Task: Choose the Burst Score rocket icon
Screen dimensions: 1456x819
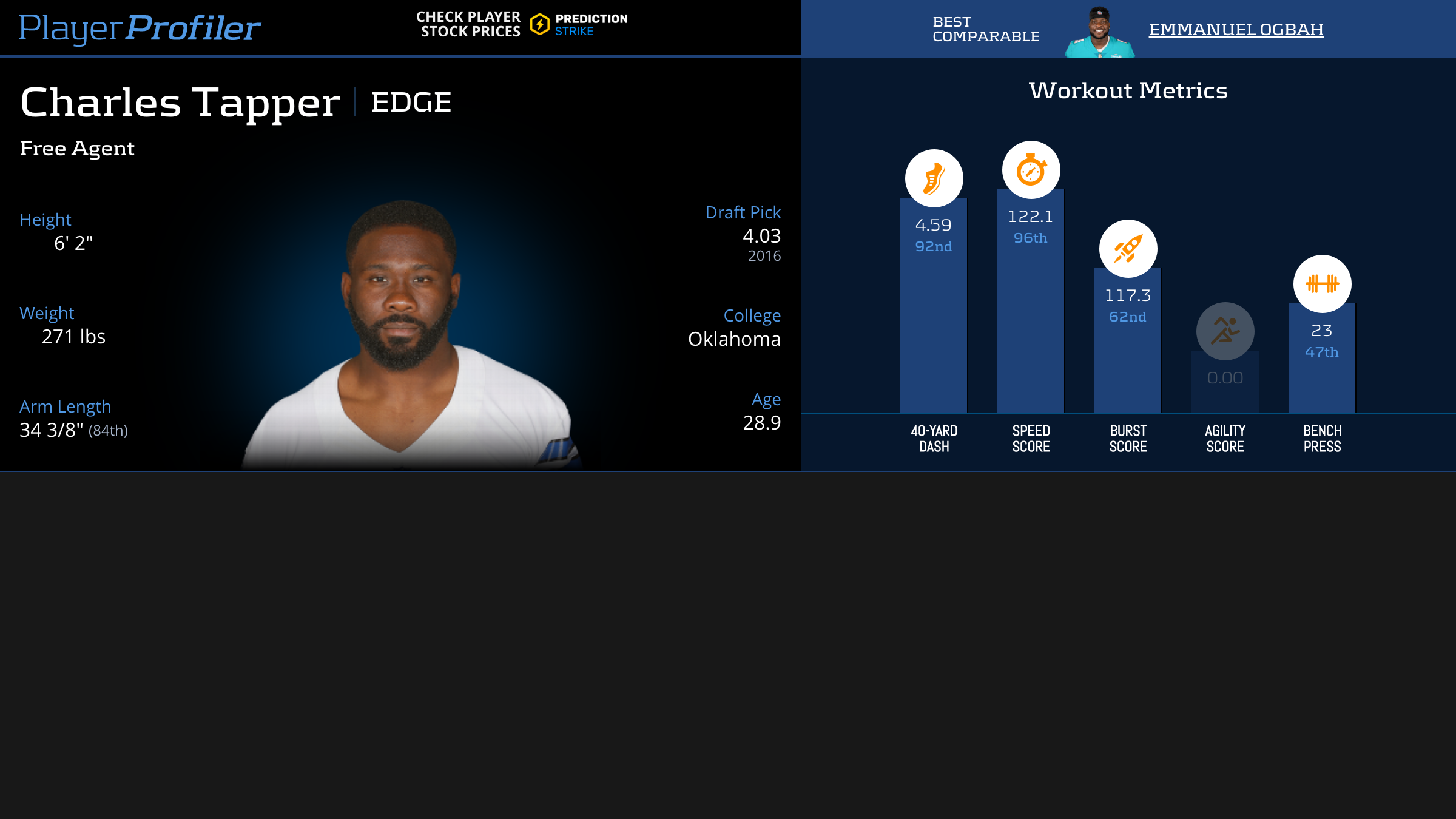Action: 1128,249
